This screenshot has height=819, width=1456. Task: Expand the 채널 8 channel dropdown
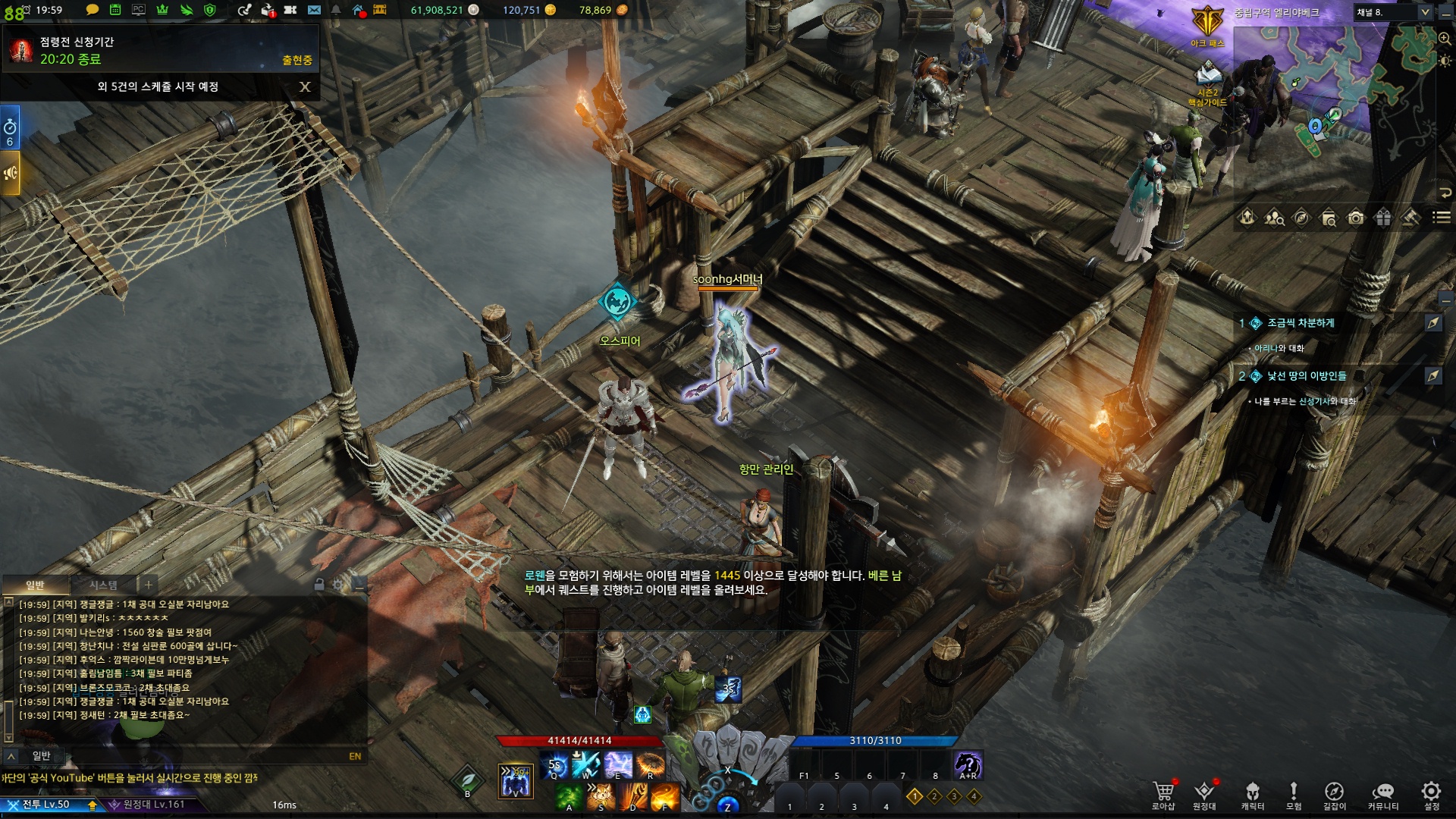tap(1424, 12)
